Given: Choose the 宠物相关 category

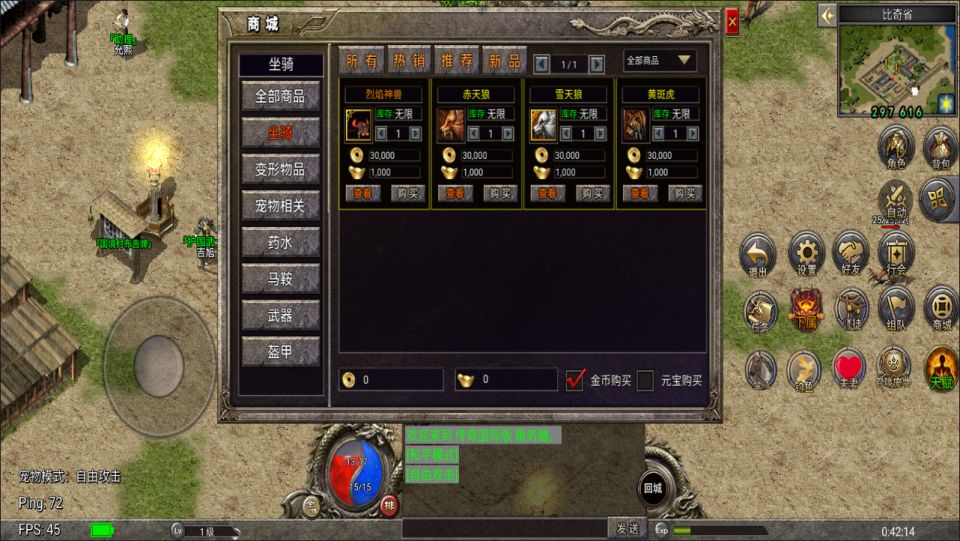Looking at the screenshot, I should 280,206.
